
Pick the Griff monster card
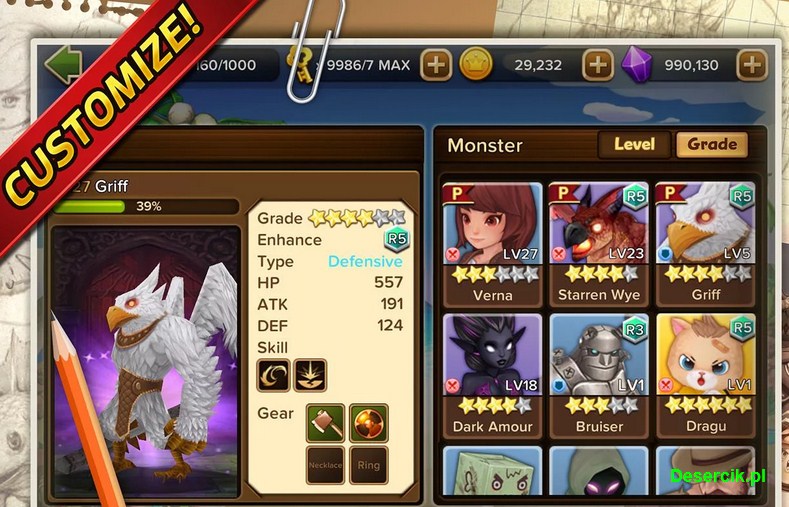click(x=705, y=243)
